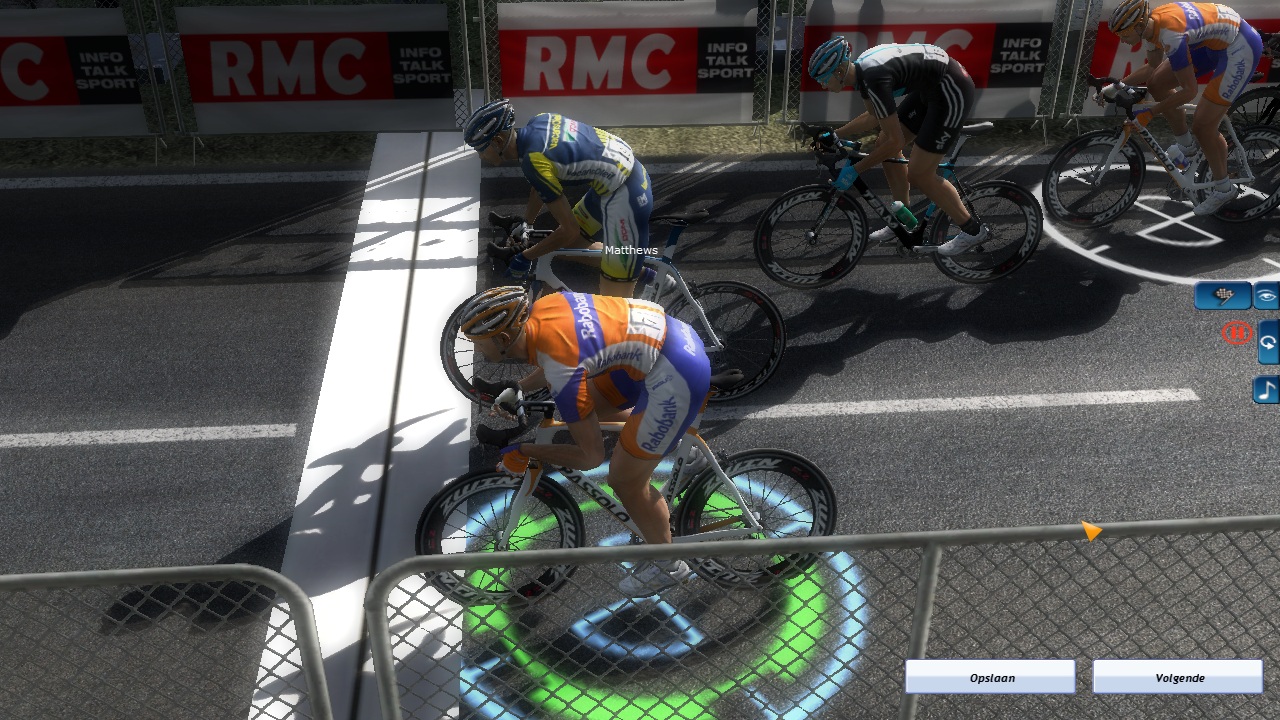Toggle the music note button

(x=1267, y=389)
